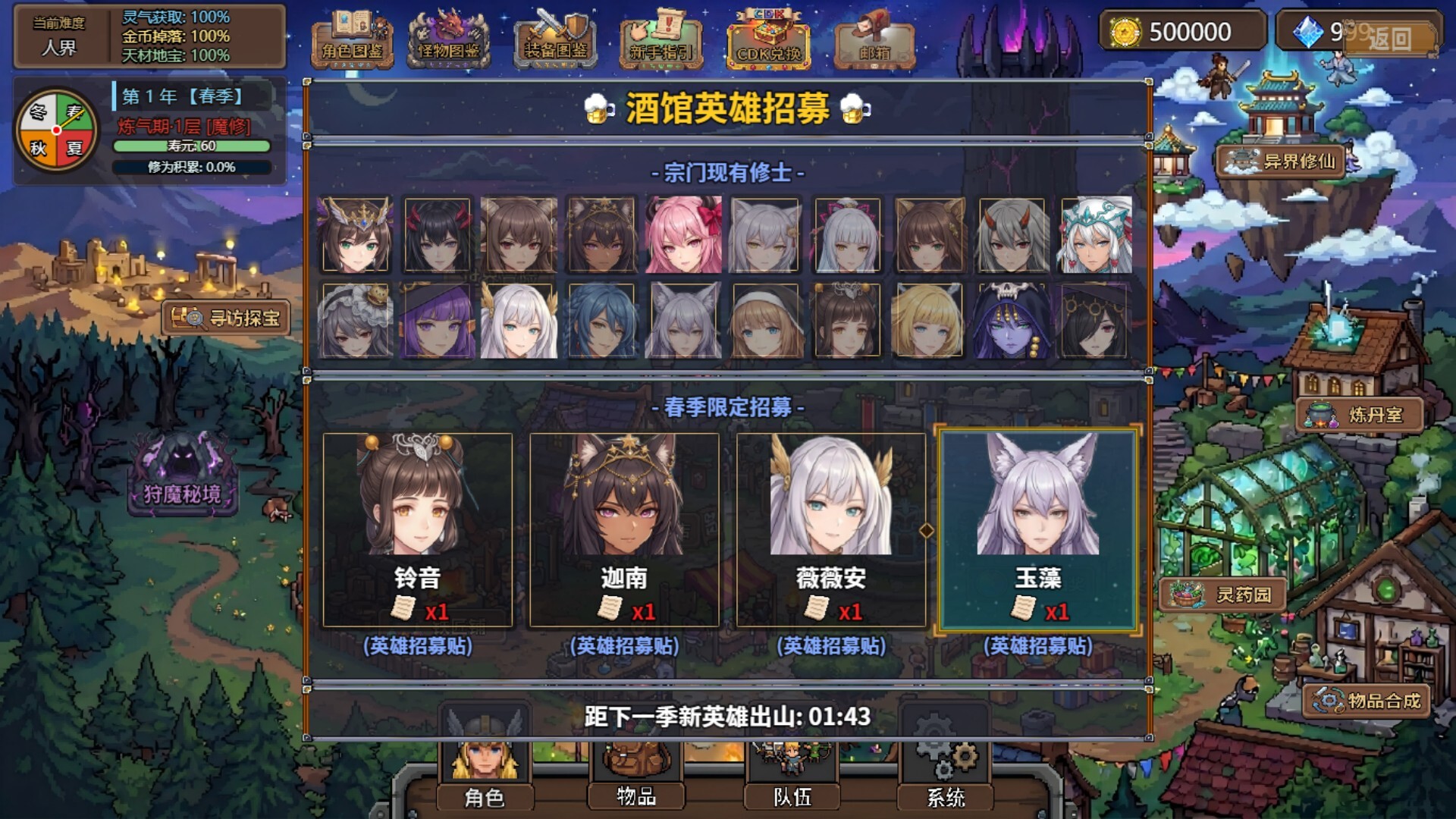
Task: Open the 系统 system menu
Action: click(950, 799)
